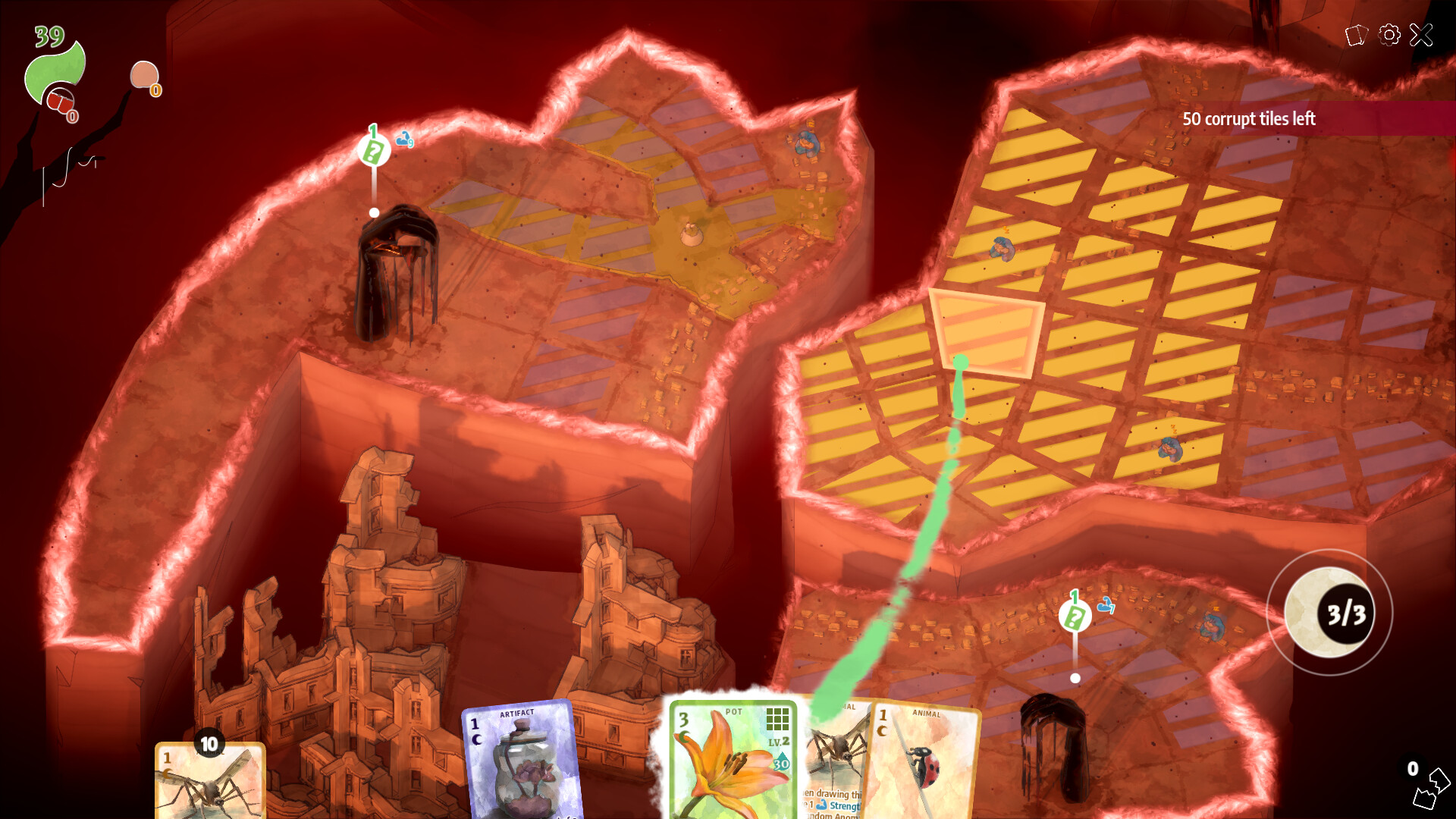The image size is (1456, 819).
Task: Click the red fruit resource counter
Action: coord(61,101)
